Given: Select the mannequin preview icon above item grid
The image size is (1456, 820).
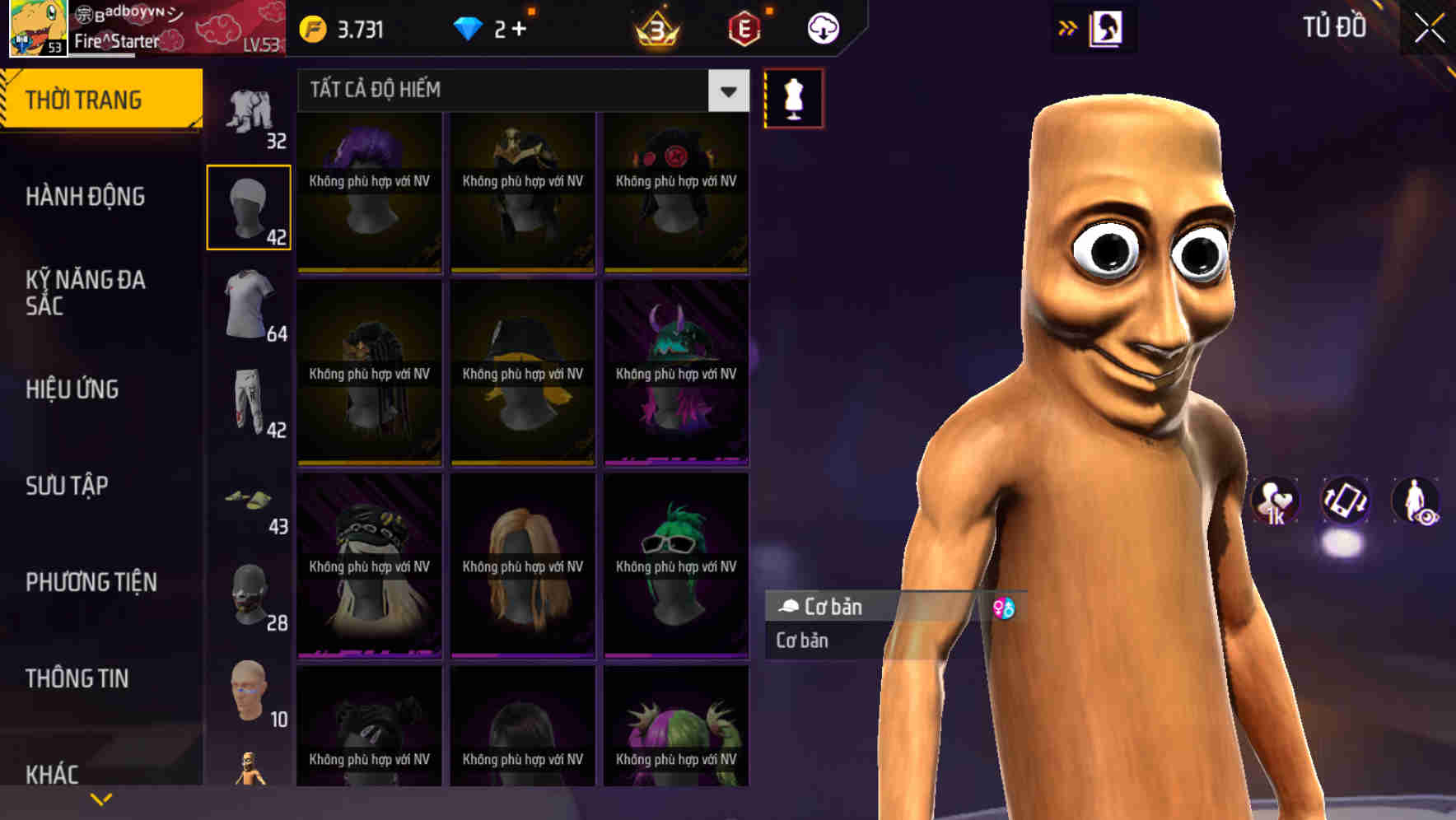Looking at the screenshot, I should click(792, 99).
